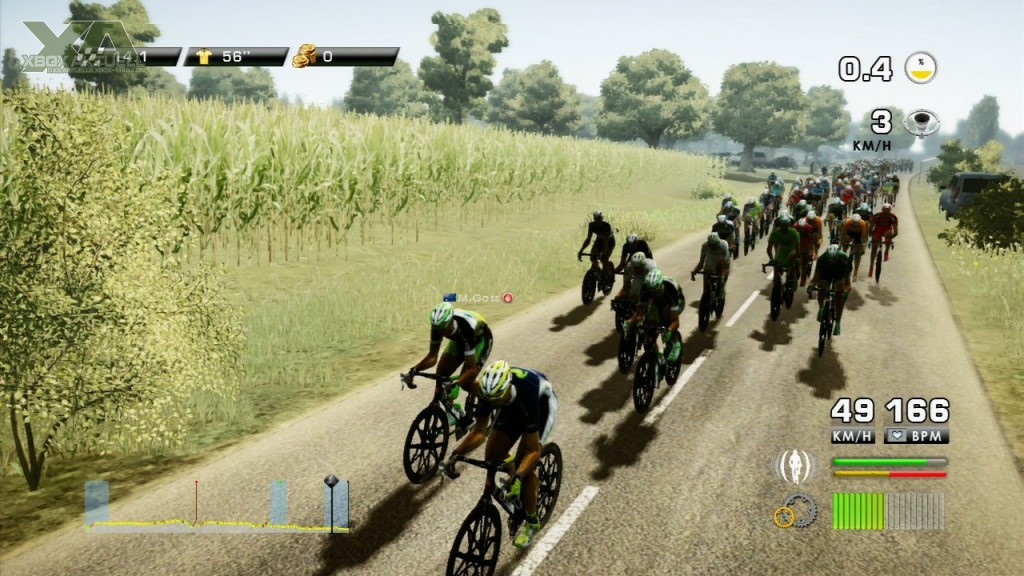Select the M.Goss rider name tag
The width and height of the screenshot is (1024, 576).
click(478, 298)
